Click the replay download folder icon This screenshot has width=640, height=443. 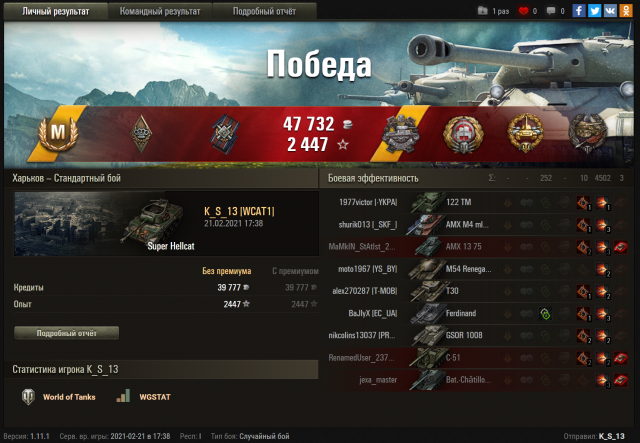pos(484,11)
